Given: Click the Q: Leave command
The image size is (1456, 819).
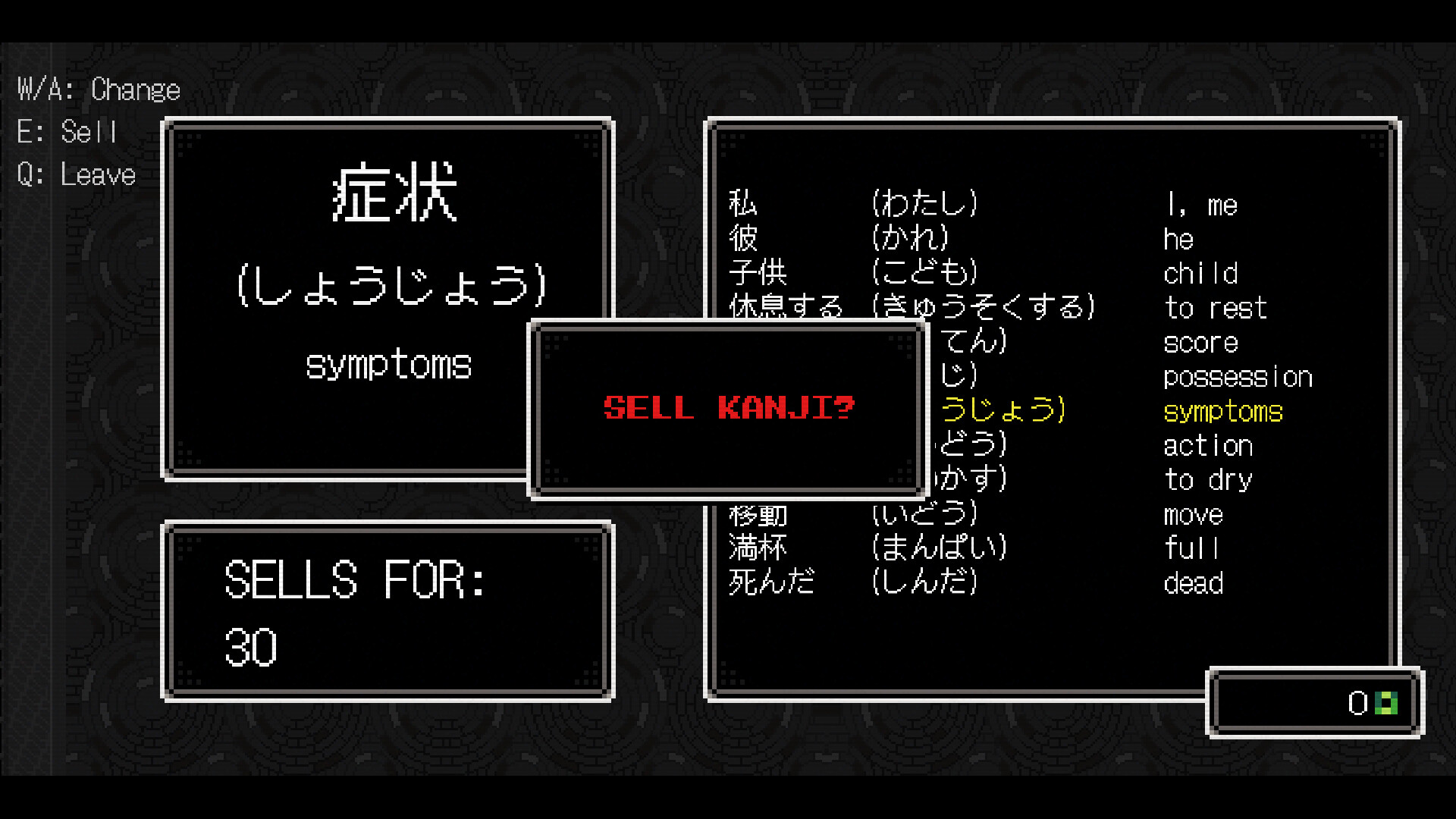Looking at the screenshot, I should pyautogui.click(x=76, y=174).
